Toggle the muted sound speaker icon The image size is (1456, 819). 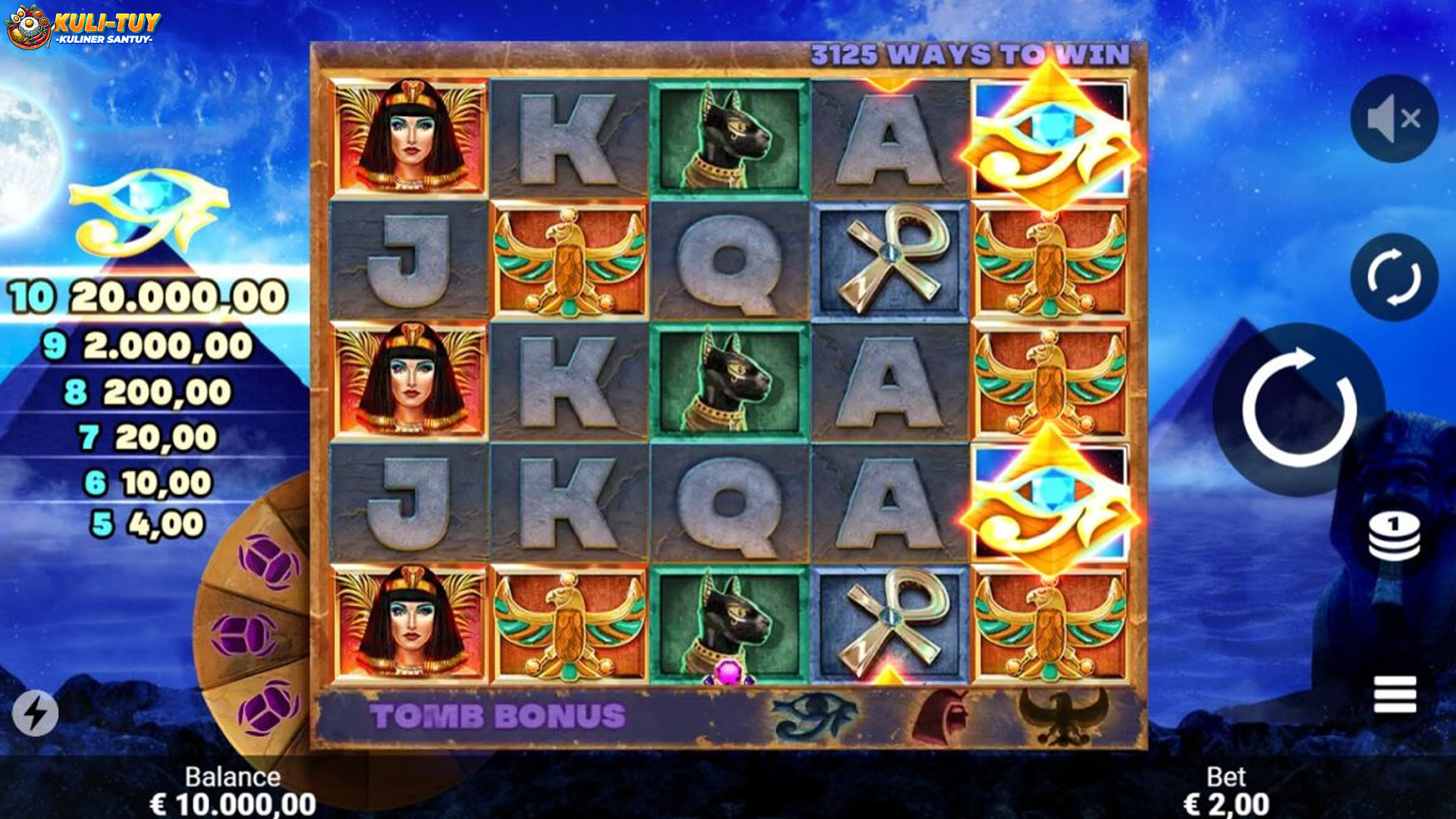coord(1394,119)
